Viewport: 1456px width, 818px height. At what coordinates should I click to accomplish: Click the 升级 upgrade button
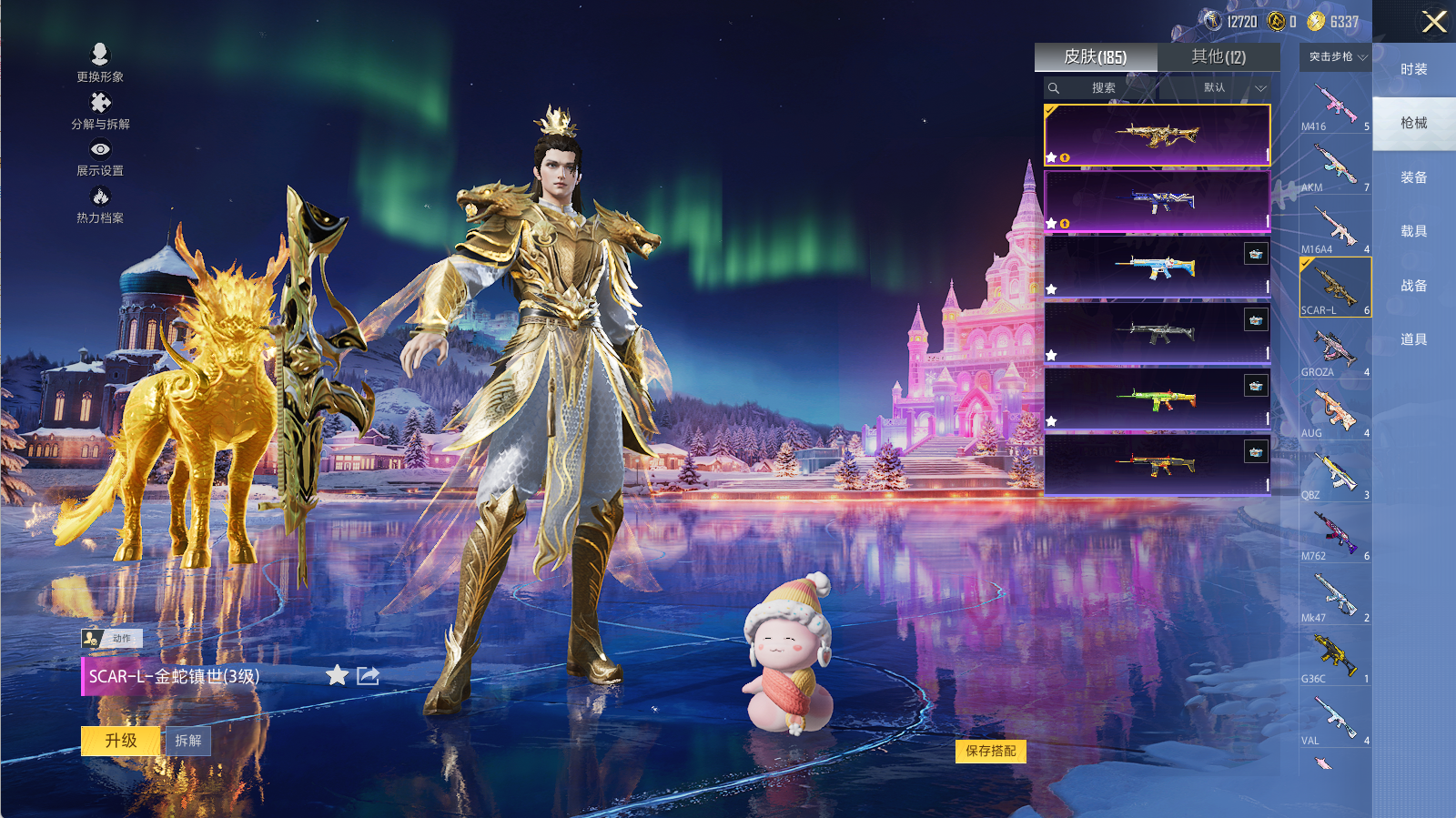click(x=121, y=741)
